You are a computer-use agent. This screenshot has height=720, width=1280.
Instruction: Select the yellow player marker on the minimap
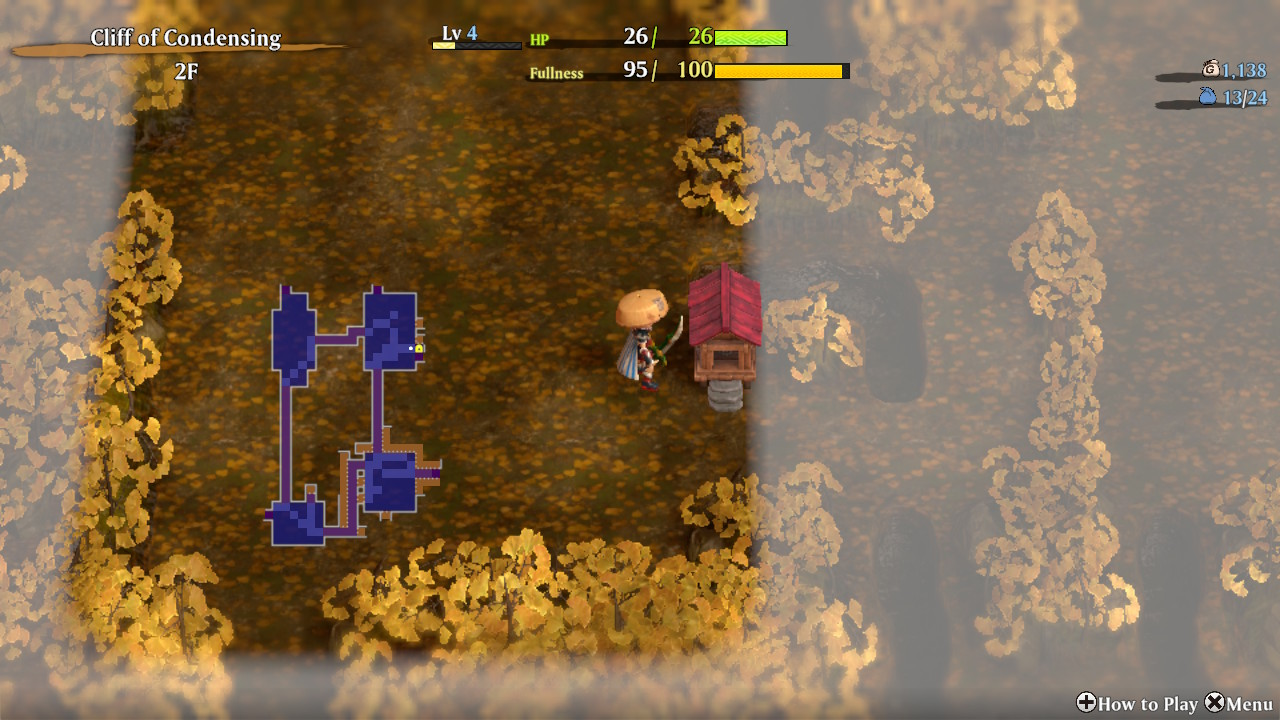tap(419, 348)
